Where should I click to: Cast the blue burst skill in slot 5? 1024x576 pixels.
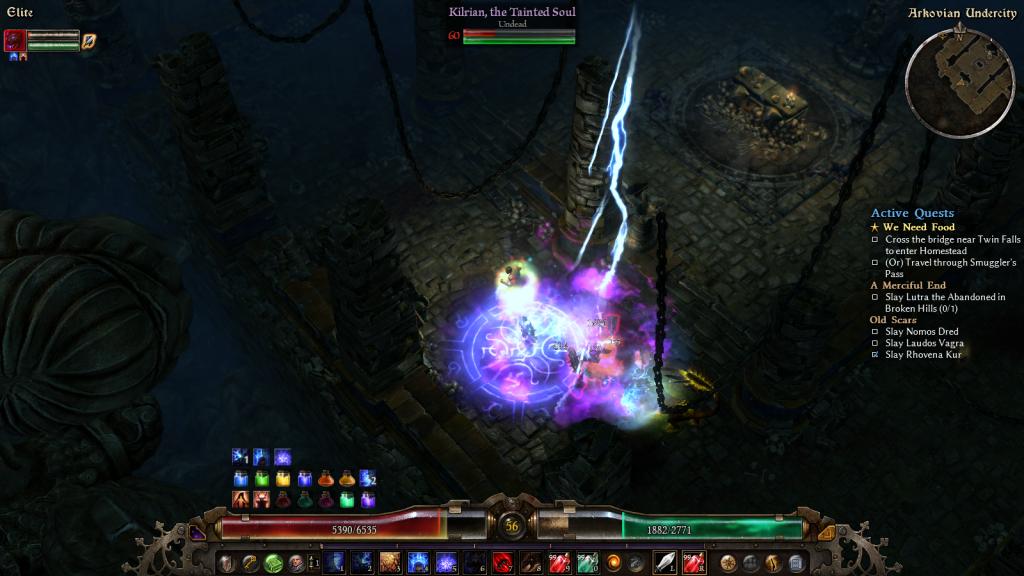coord(446,562)
